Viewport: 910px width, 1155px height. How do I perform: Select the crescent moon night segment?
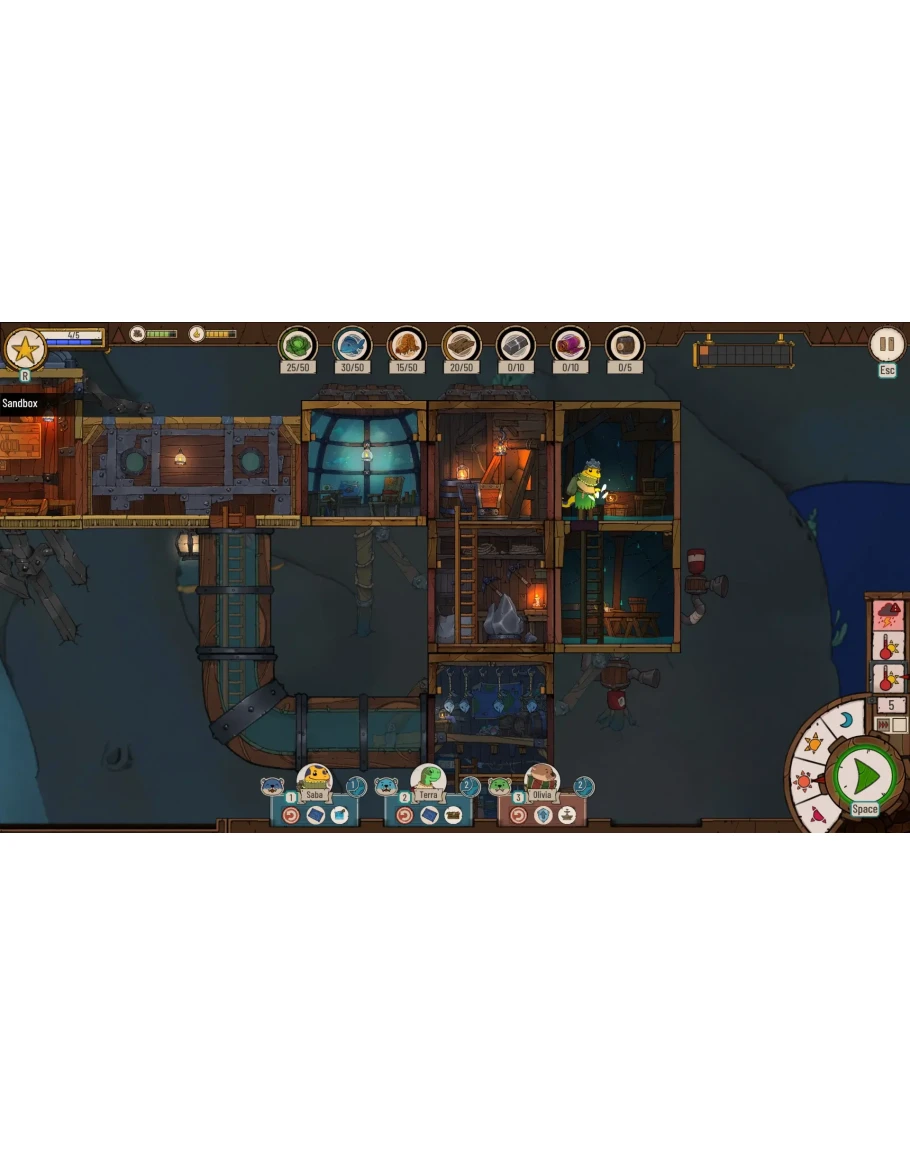click(846, 720)
